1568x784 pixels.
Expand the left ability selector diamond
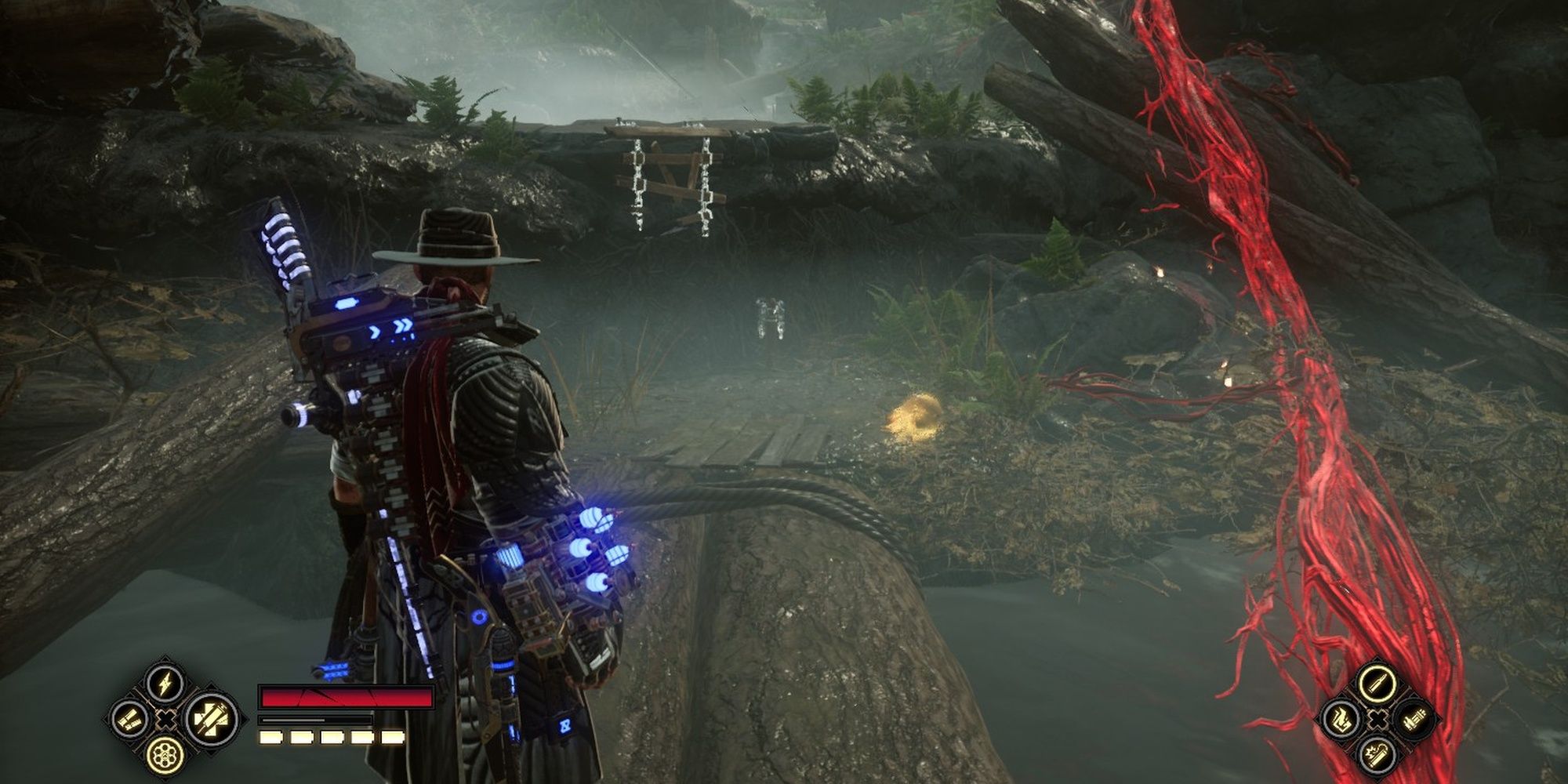pos(165,719)
